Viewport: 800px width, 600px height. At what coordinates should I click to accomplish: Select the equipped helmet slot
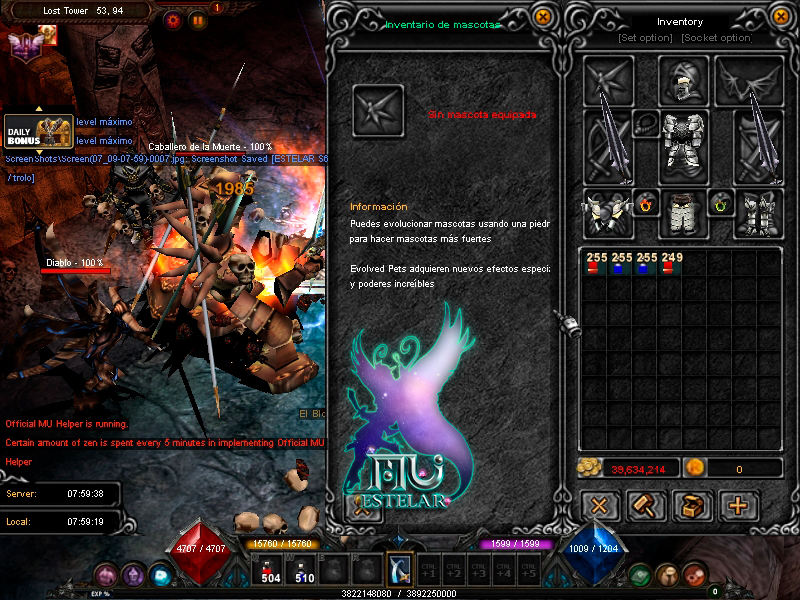point(684,80)
